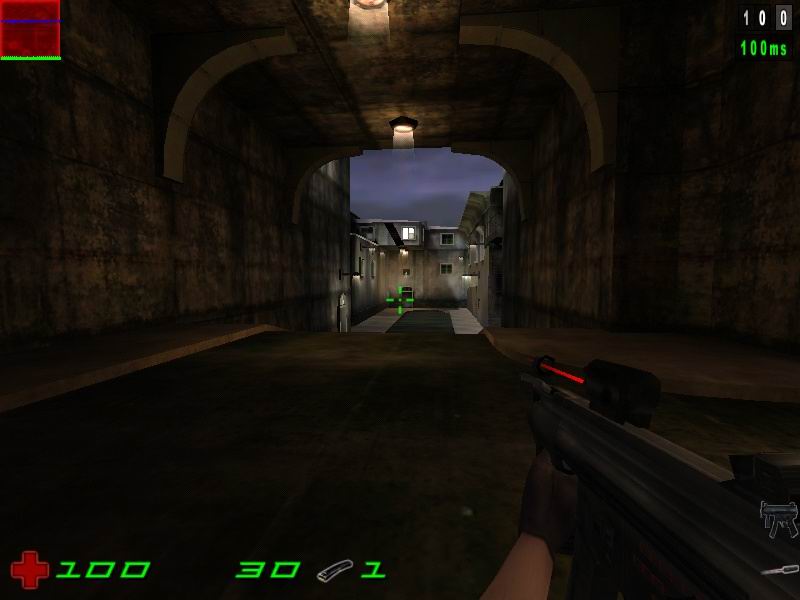The width and height of the screenshot is (800, 600).
Task: Click the red health cross icon
Action: click(x=30, y=570)
